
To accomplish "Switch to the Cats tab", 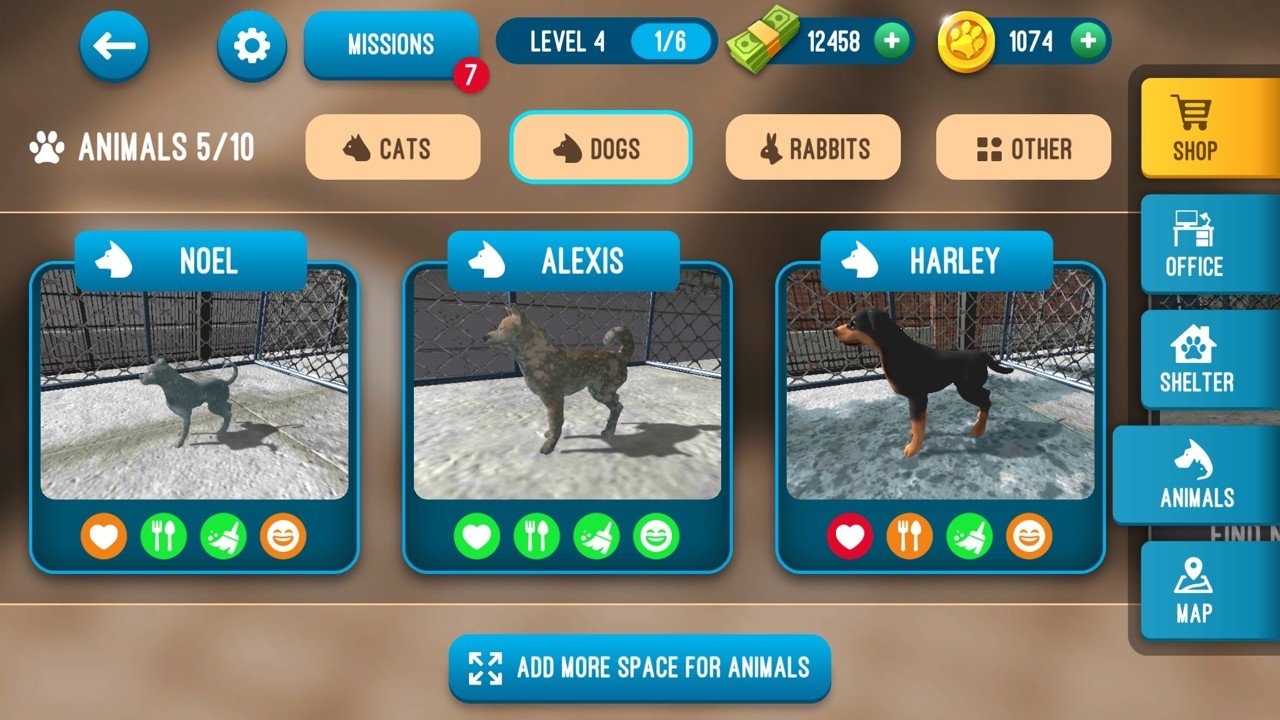I will [393, 147].
